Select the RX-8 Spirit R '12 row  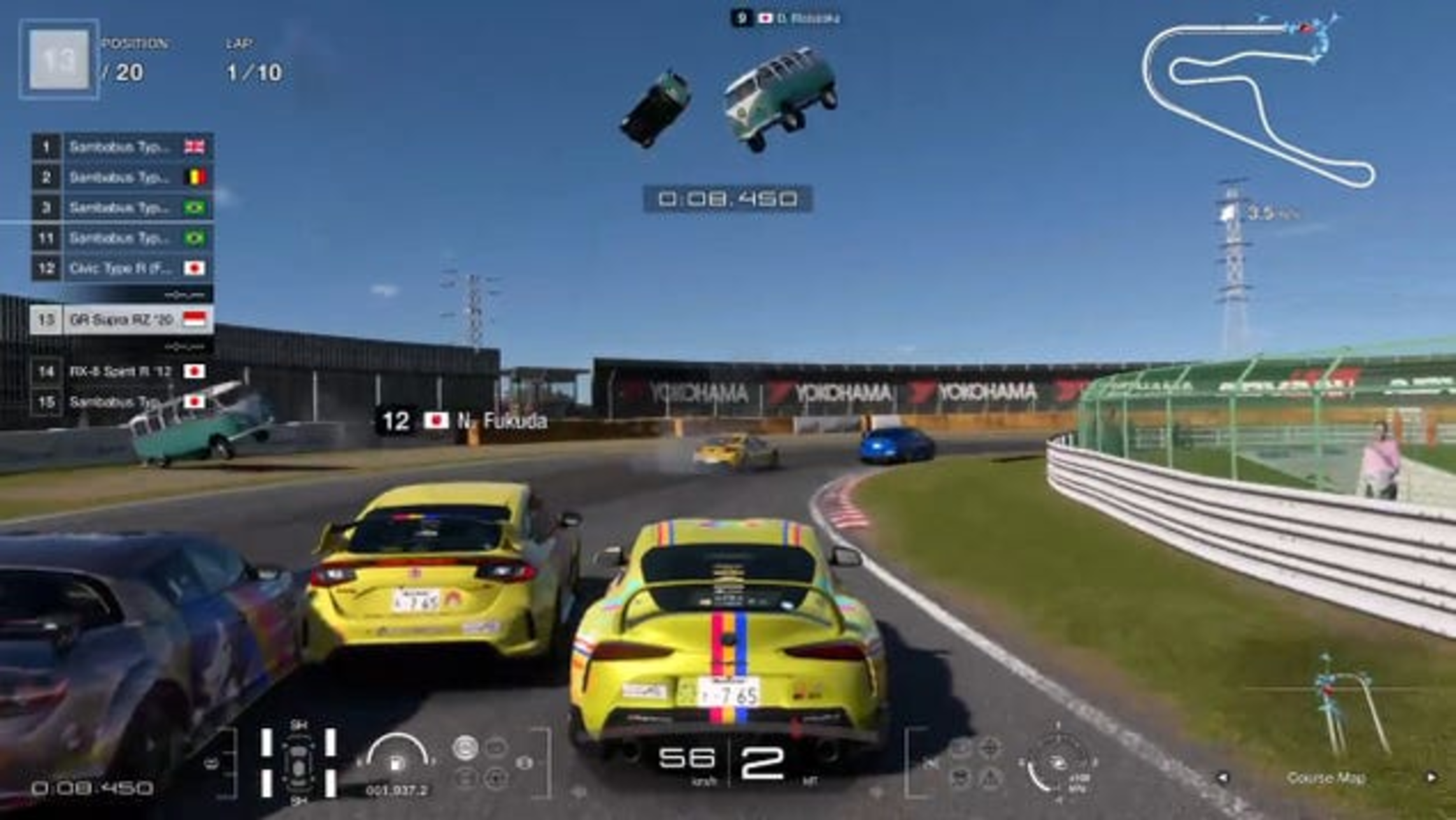pos(122,371)
